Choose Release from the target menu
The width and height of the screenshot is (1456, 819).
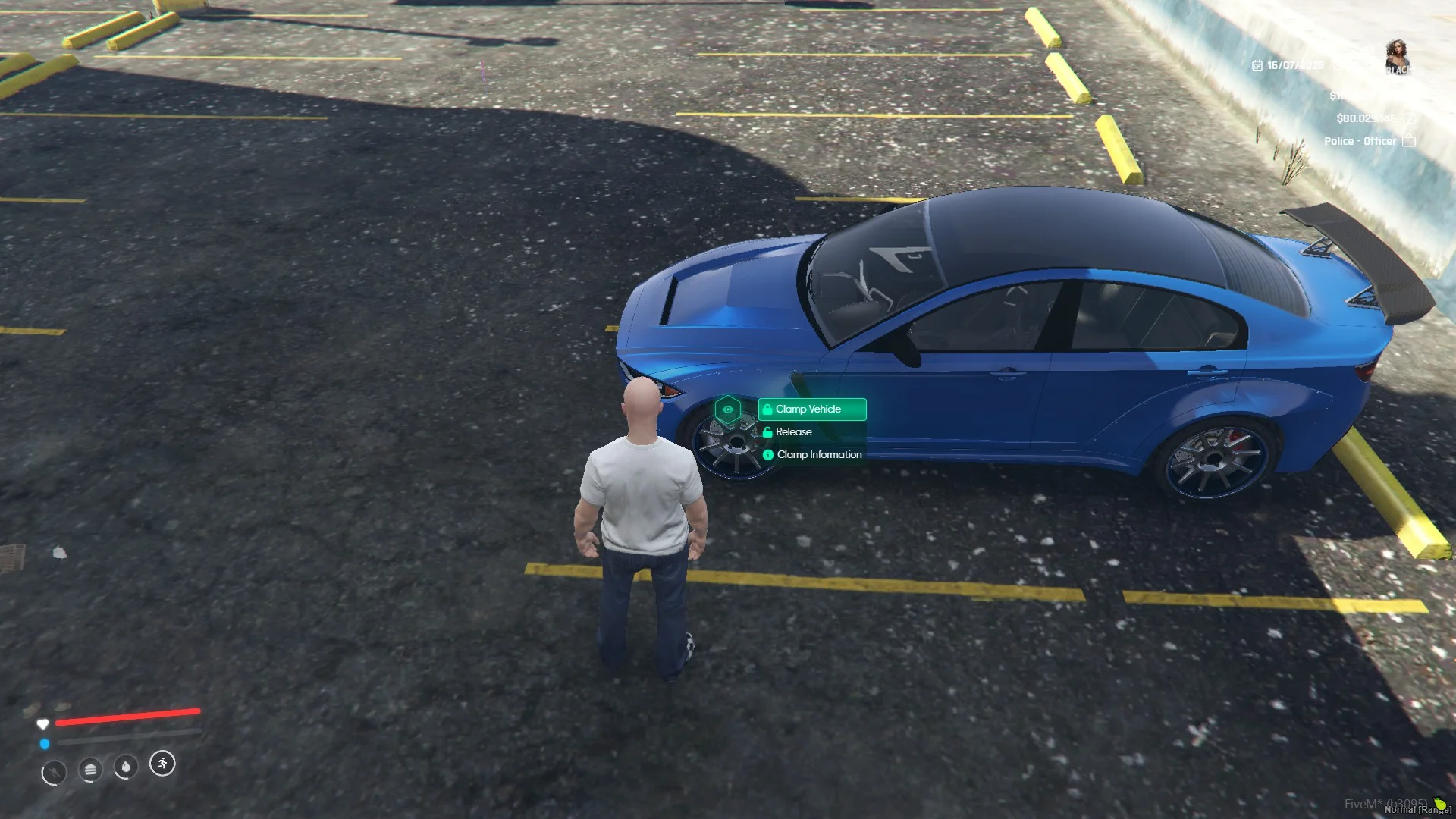(793, 432)
